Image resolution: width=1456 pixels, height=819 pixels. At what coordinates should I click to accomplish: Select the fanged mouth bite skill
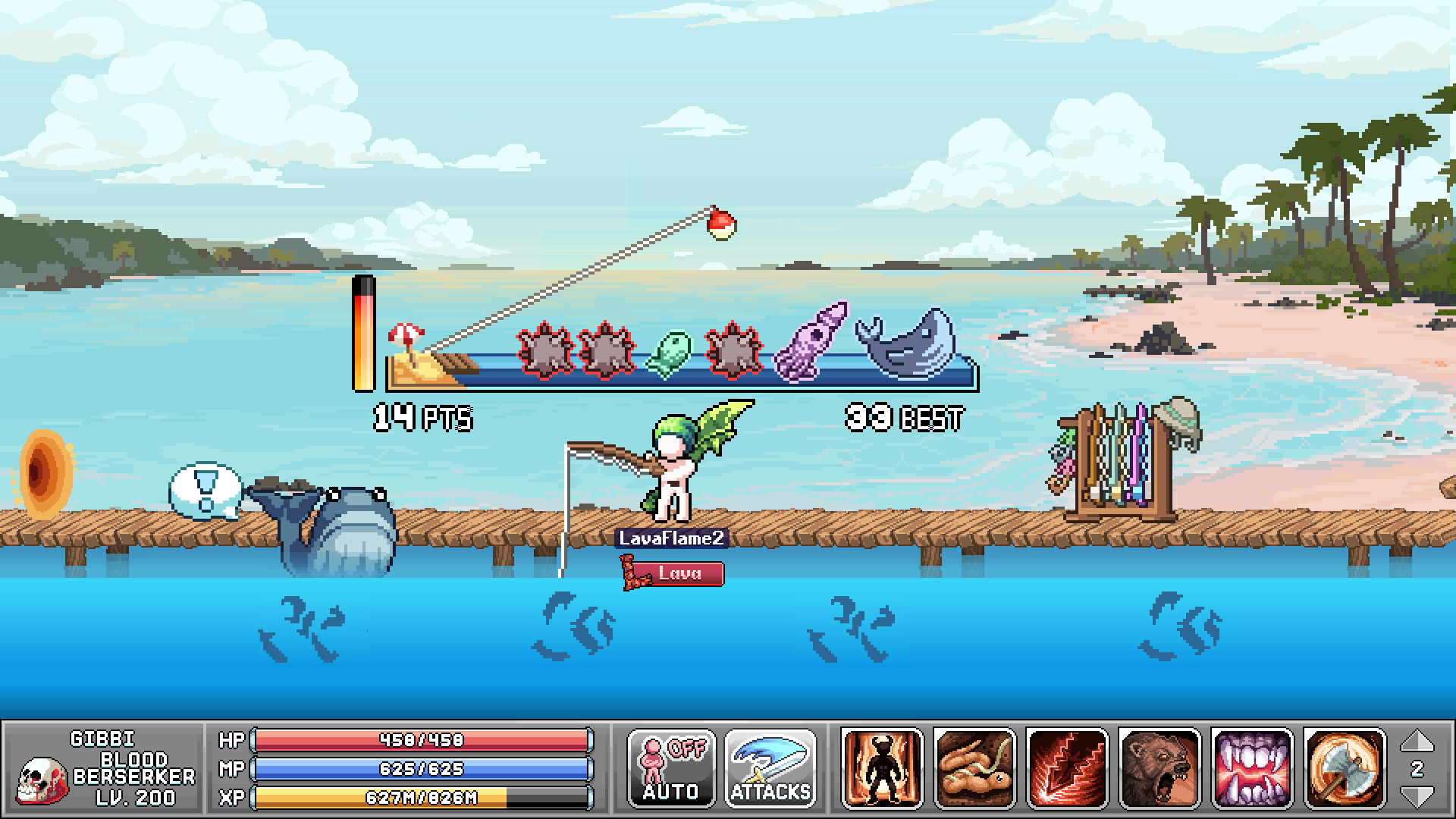coord(1252,769)
